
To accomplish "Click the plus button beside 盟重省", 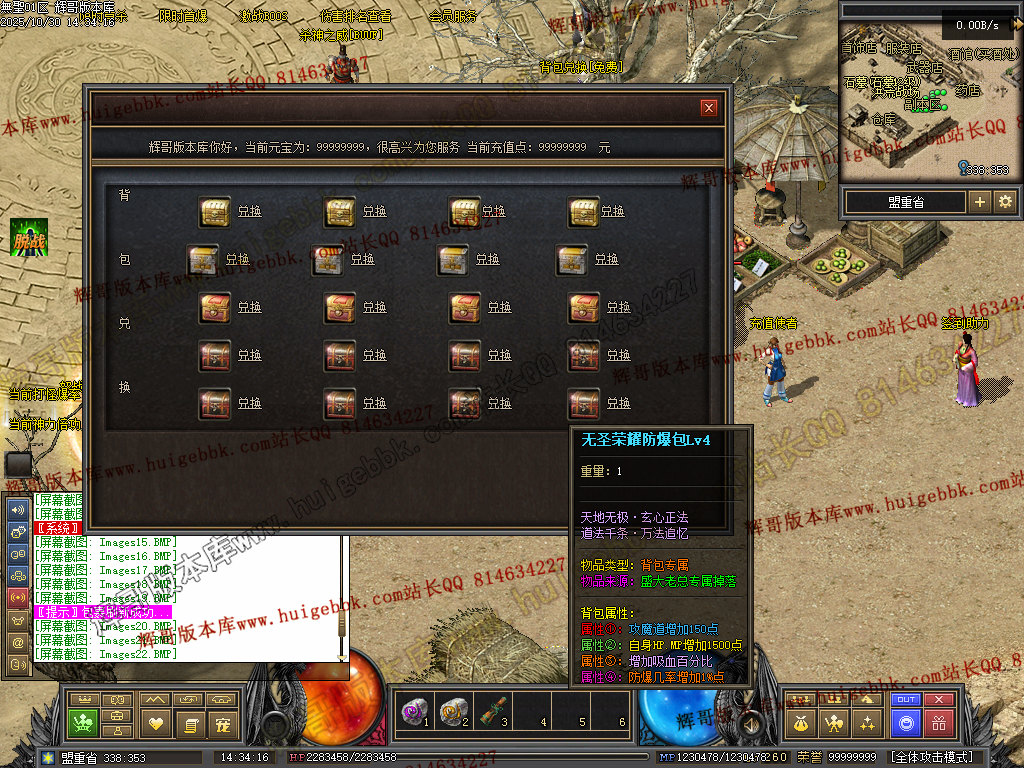I will (x=980, y=202).
